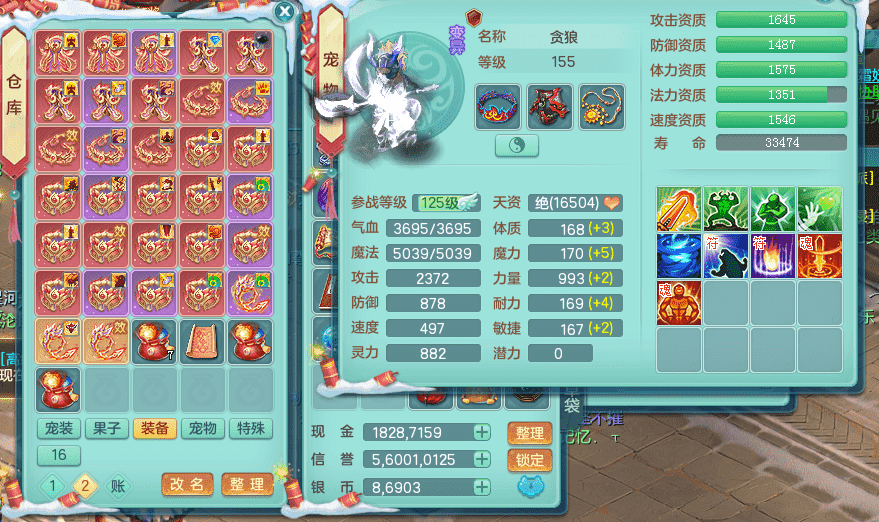Close the warehouse panel

pyautogui.click(x=285, y=12)
